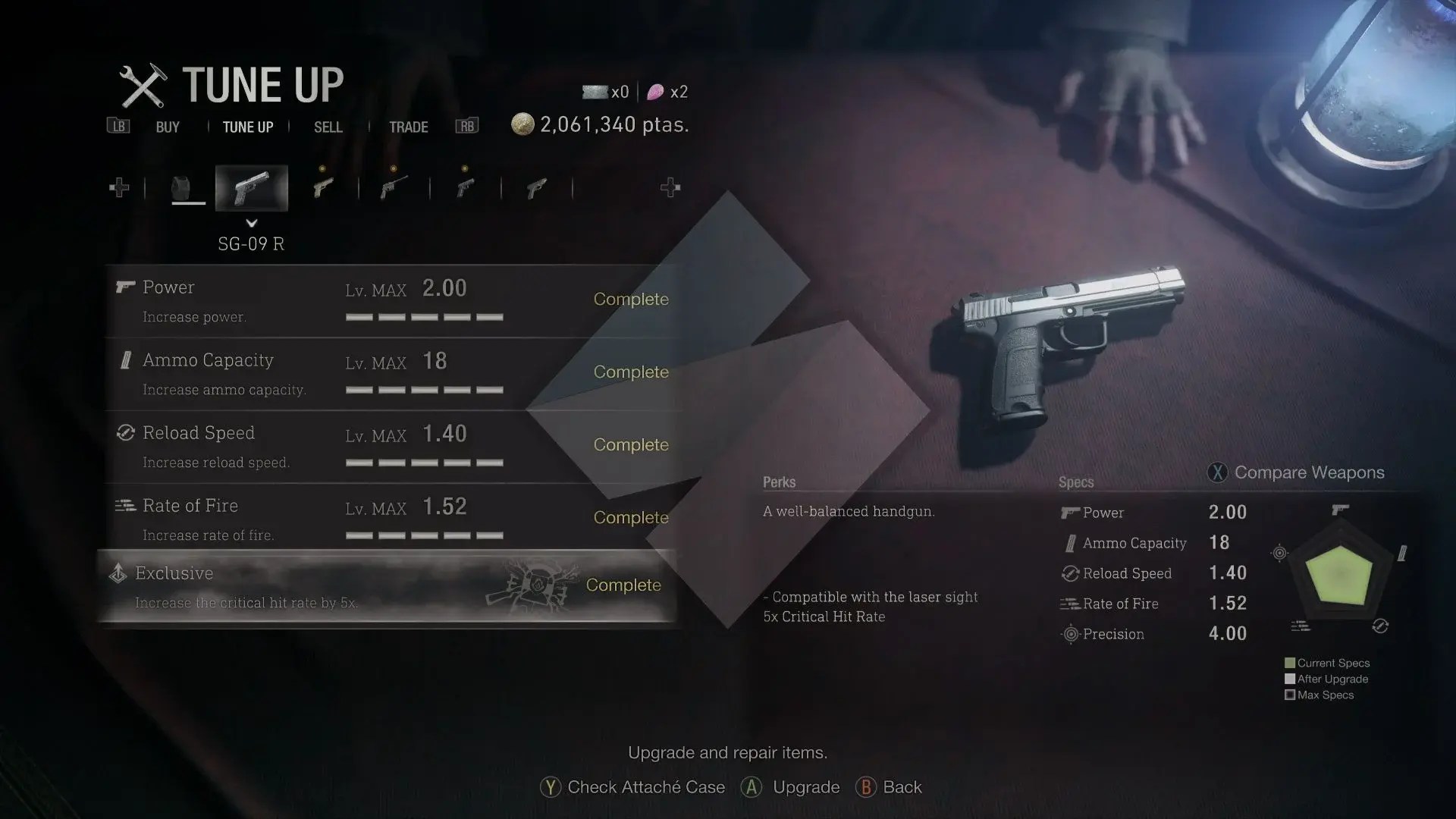Click the Precision icon in the Specs panel
Screen dimensions: 1456x819
pos(1069,634)
